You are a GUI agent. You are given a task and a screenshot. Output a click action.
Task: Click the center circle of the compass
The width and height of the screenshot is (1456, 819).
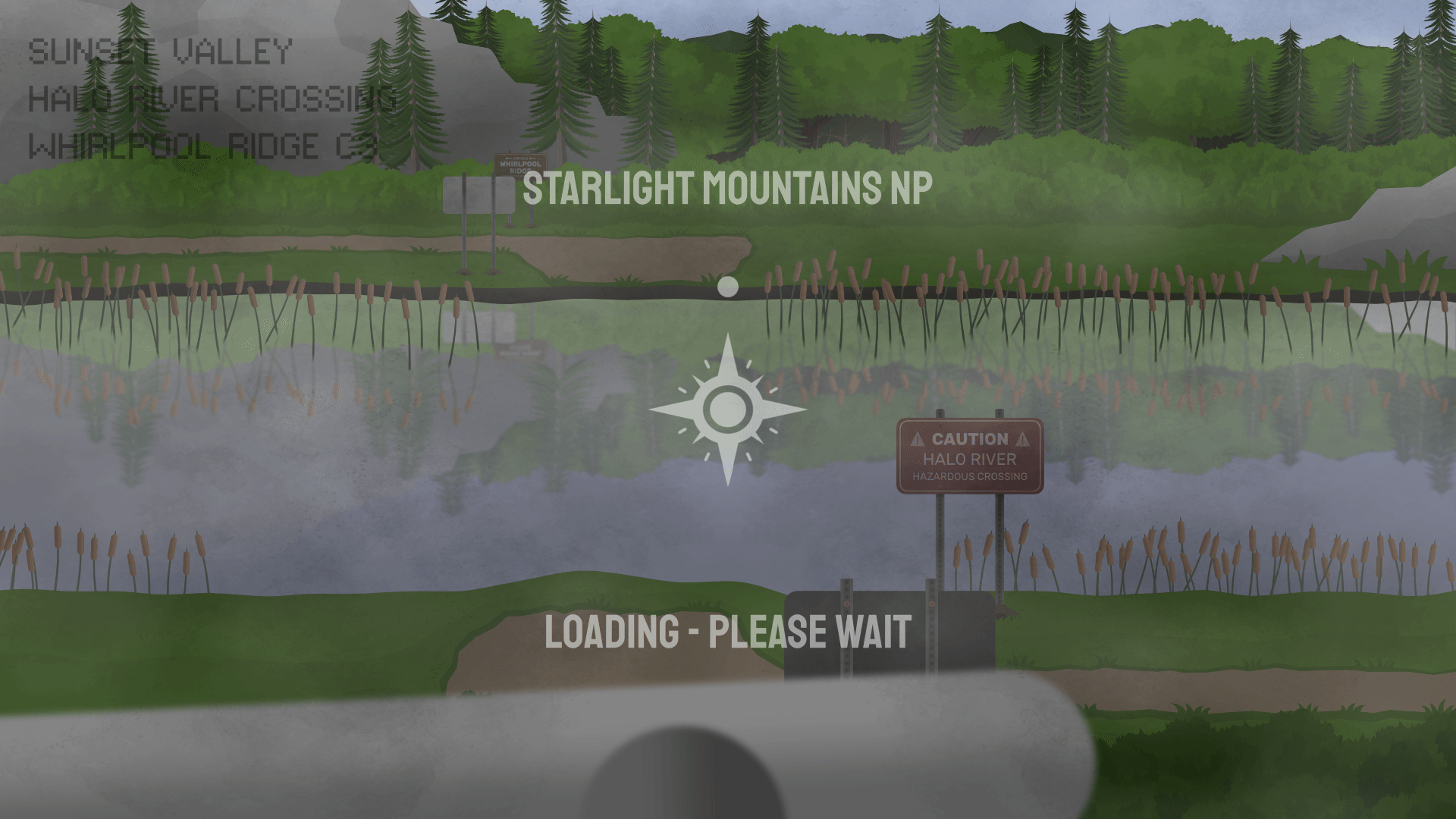728,409
